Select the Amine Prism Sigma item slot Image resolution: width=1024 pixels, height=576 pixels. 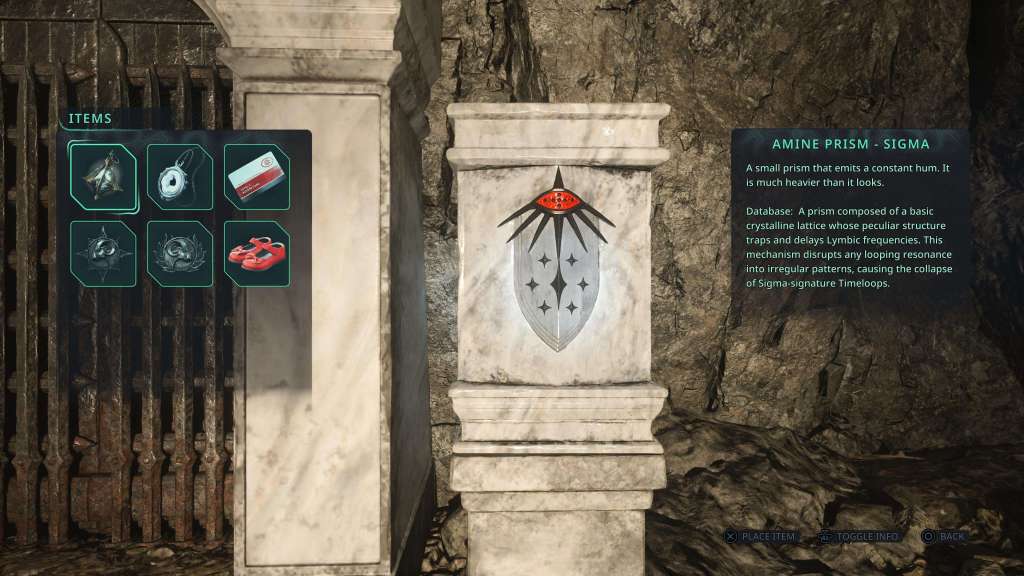[x=104, y=177]
